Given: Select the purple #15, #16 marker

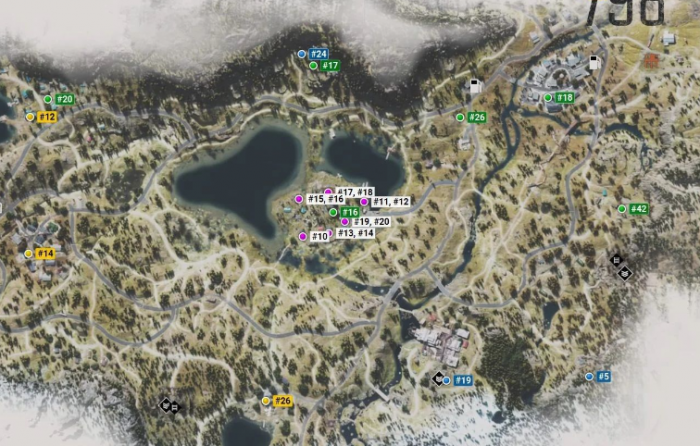Looking at the screenshot, I should tap(298, 200).
